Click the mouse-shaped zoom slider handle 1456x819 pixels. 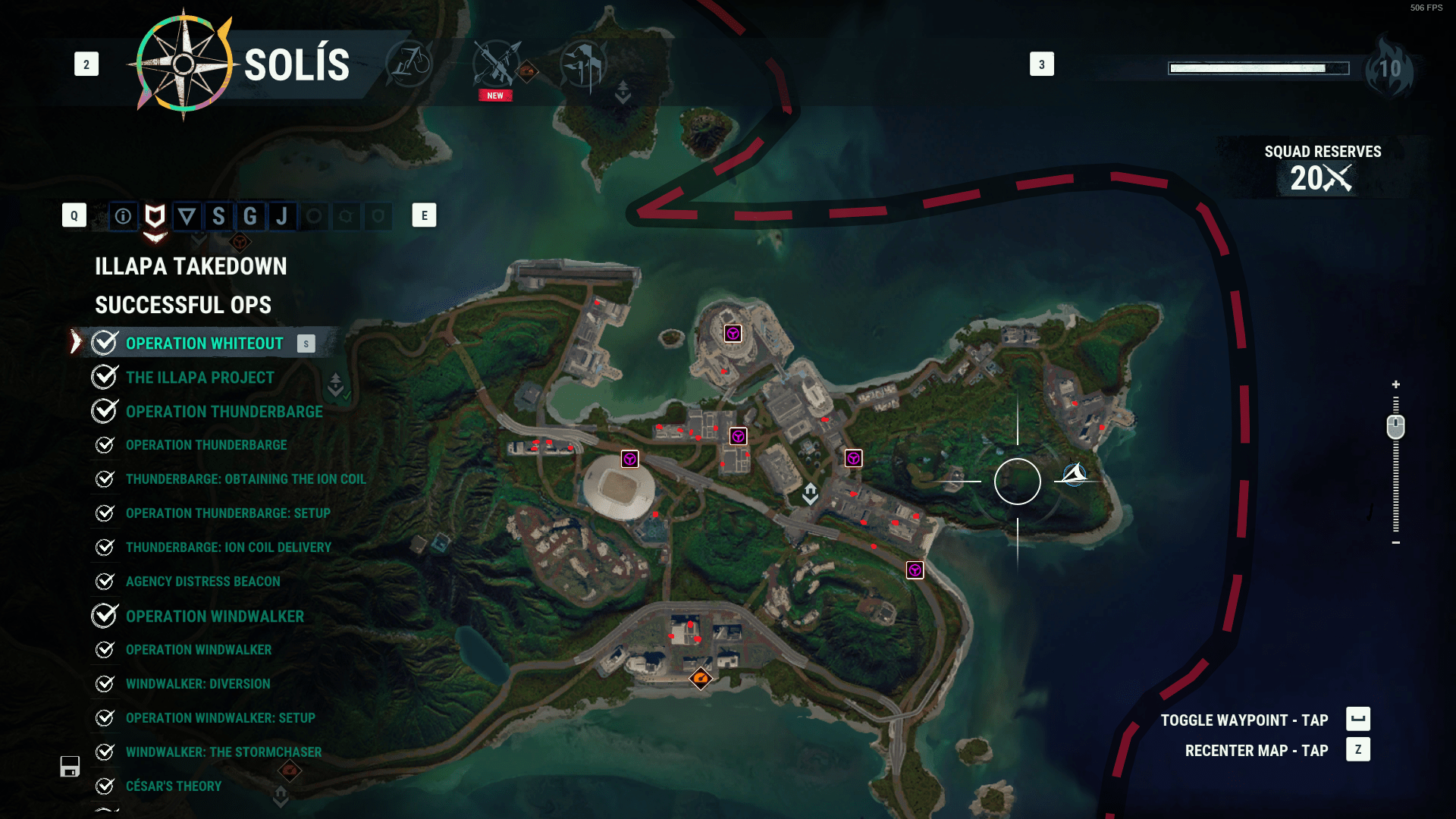(x=1395, y=427)
